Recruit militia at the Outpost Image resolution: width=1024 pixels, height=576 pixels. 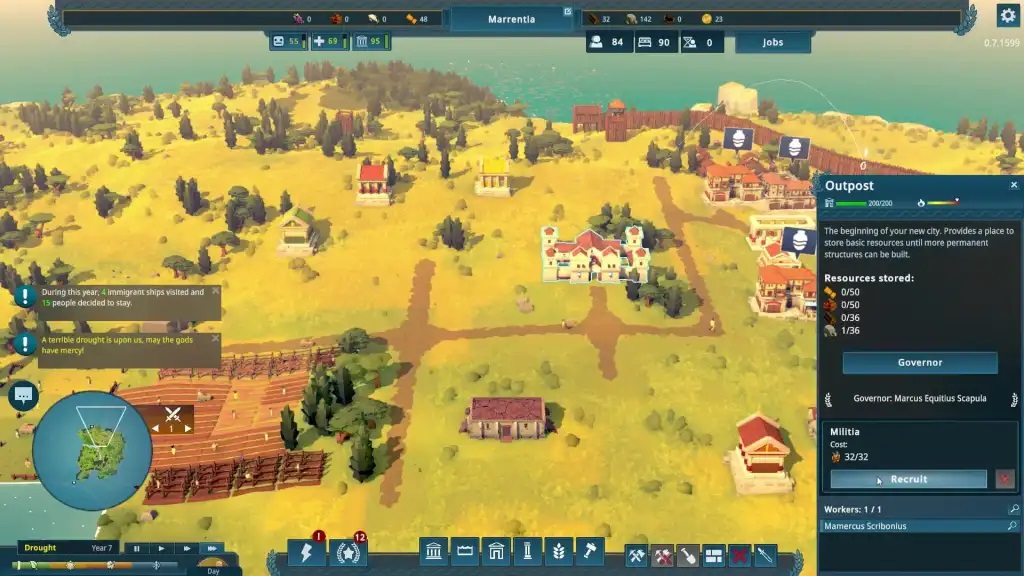coord(908,479)
